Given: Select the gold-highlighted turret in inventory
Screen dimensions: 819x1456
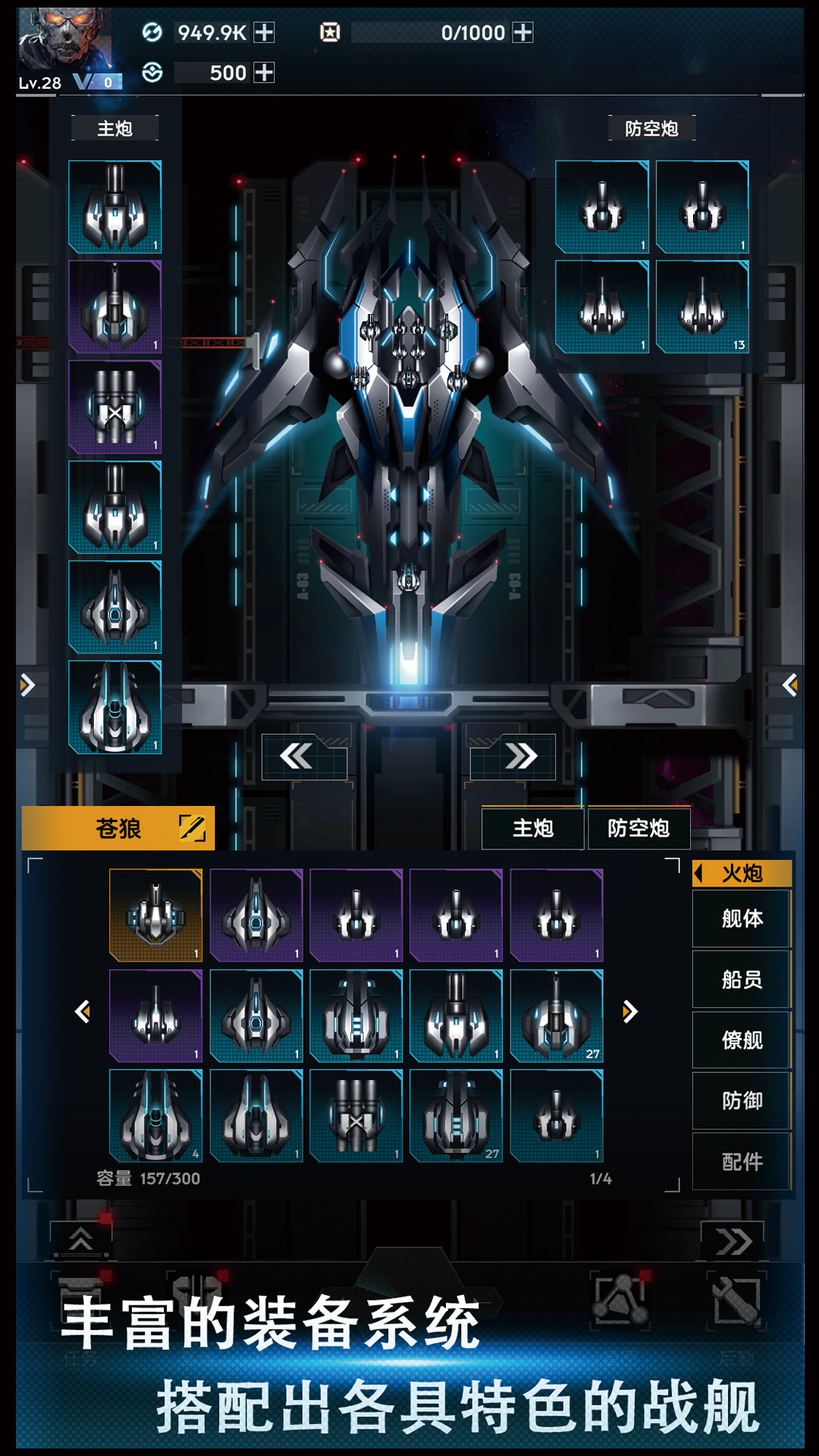Looking at the screenshot, I should [155, 915].
